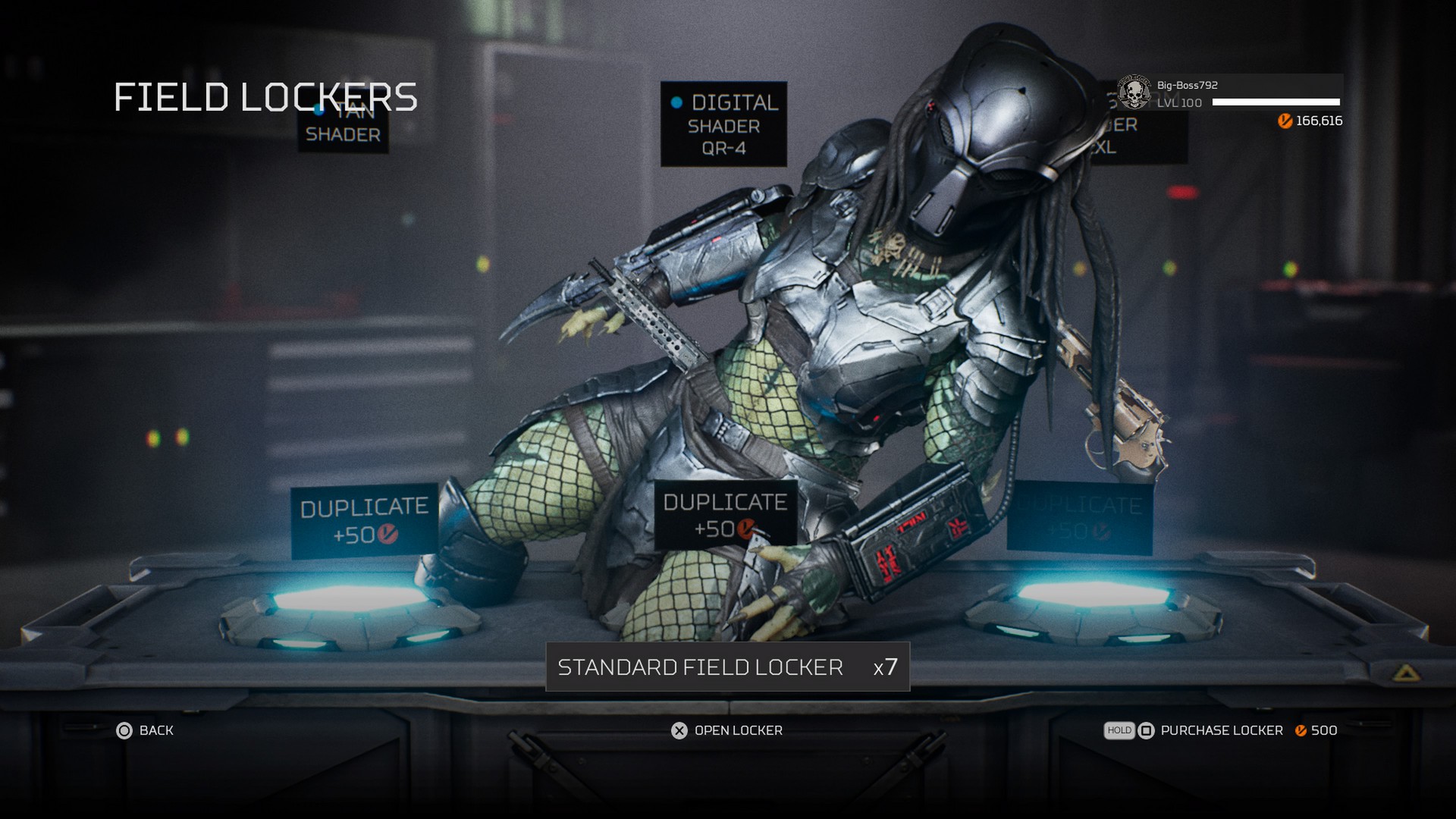This screenshot has width=1456, height=819.
Task: View the Digital Shader QR-4 reward card
Action: pyautogui.click(x=723, y=124)
